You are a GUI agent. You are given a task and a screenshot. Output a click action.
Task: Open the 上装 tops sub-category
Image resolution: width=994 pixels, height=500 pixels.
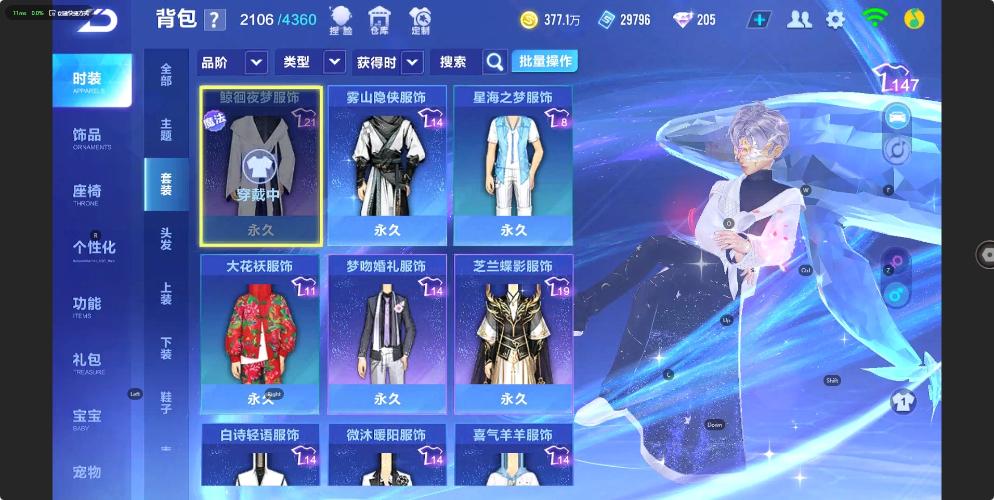[x=166, y=293]
